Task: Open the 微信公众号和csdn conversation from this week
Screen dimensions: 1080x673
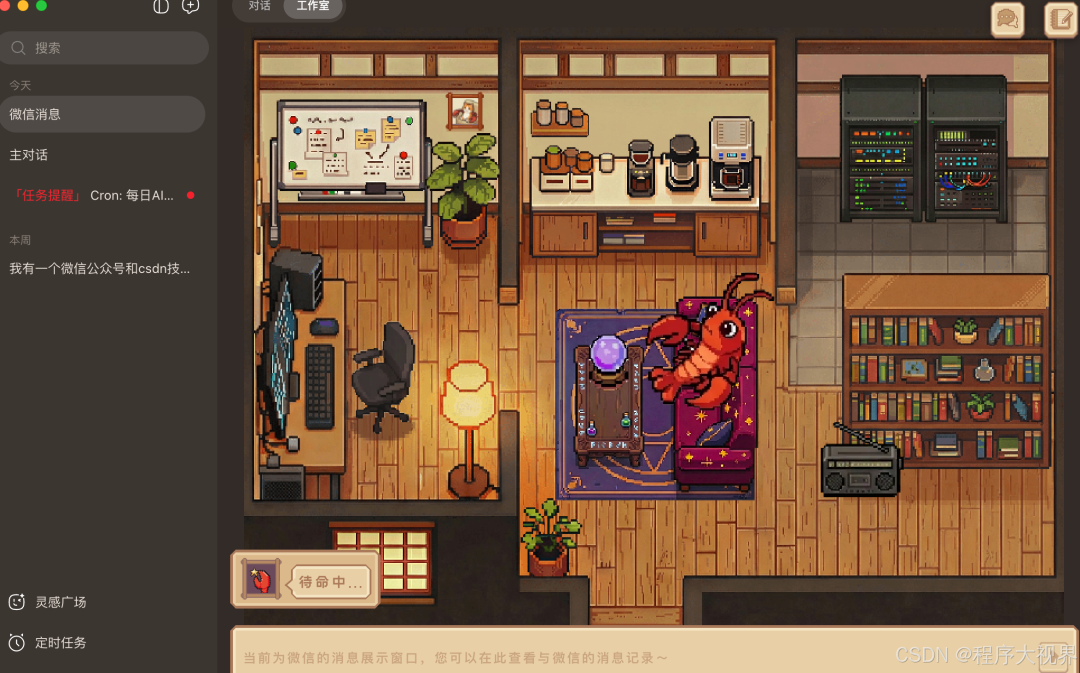Action: [102, 268]
